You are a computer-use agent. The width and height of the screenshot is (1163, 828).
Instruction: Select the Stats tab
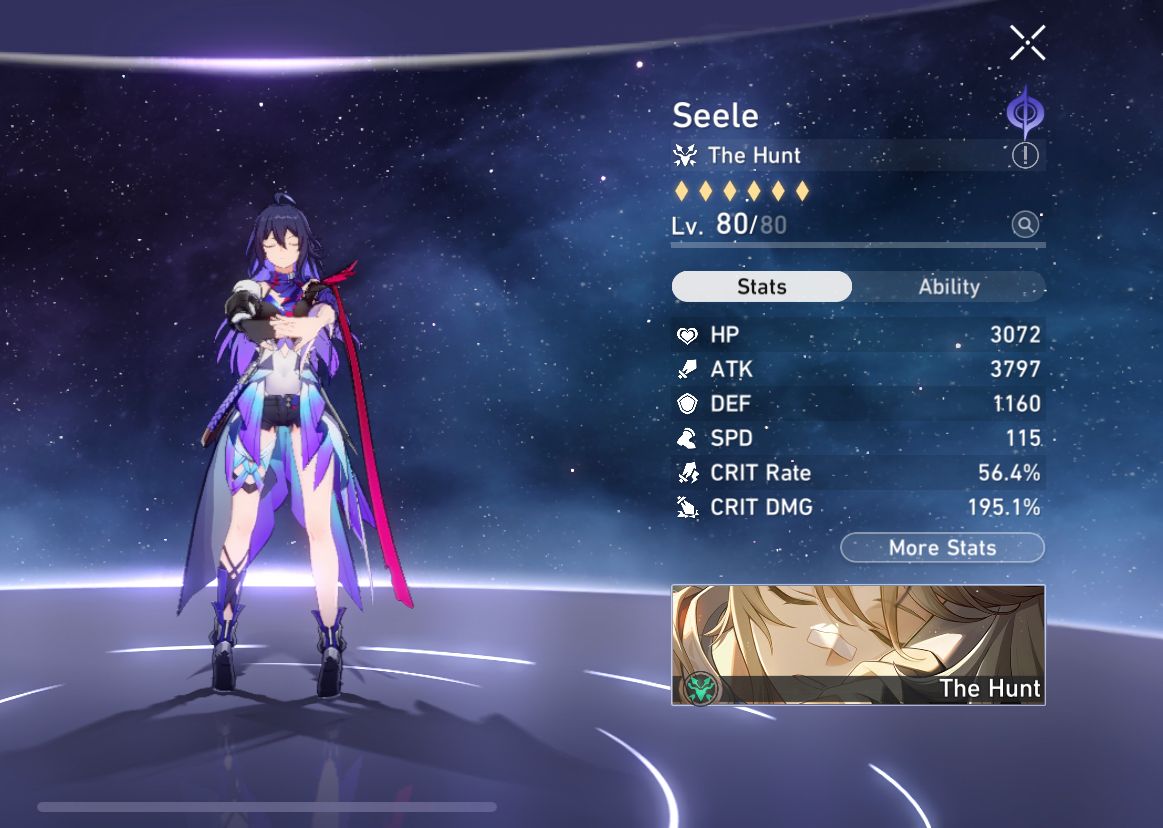point(762,287)
